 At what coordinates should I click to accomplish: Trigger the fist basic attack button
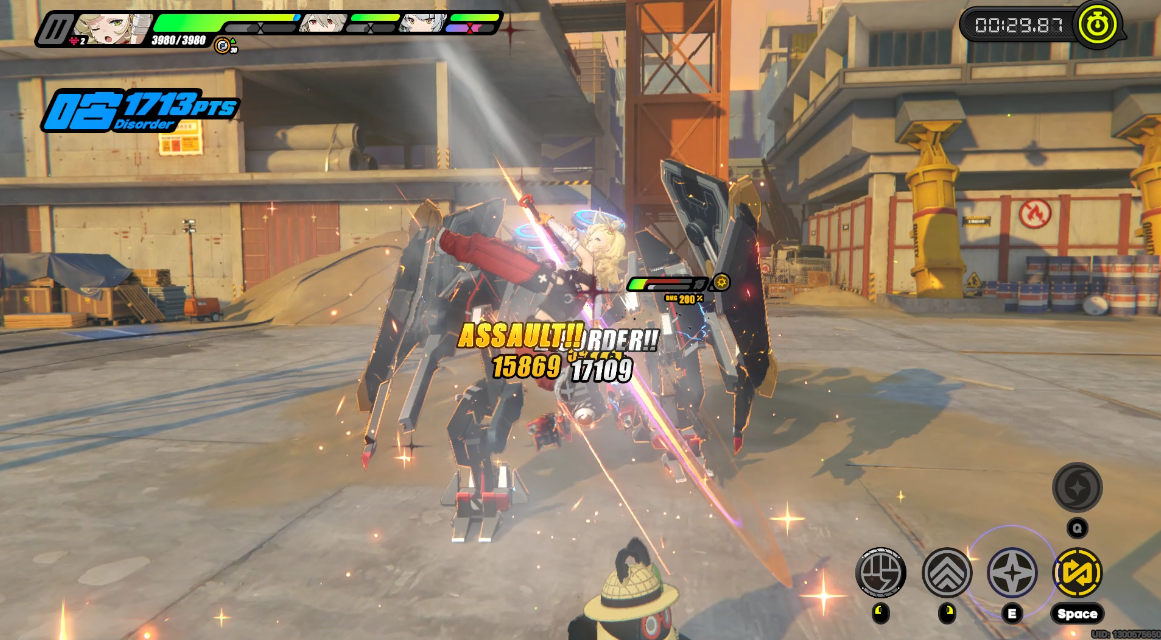pyautogui.click(x=881, y=573)
